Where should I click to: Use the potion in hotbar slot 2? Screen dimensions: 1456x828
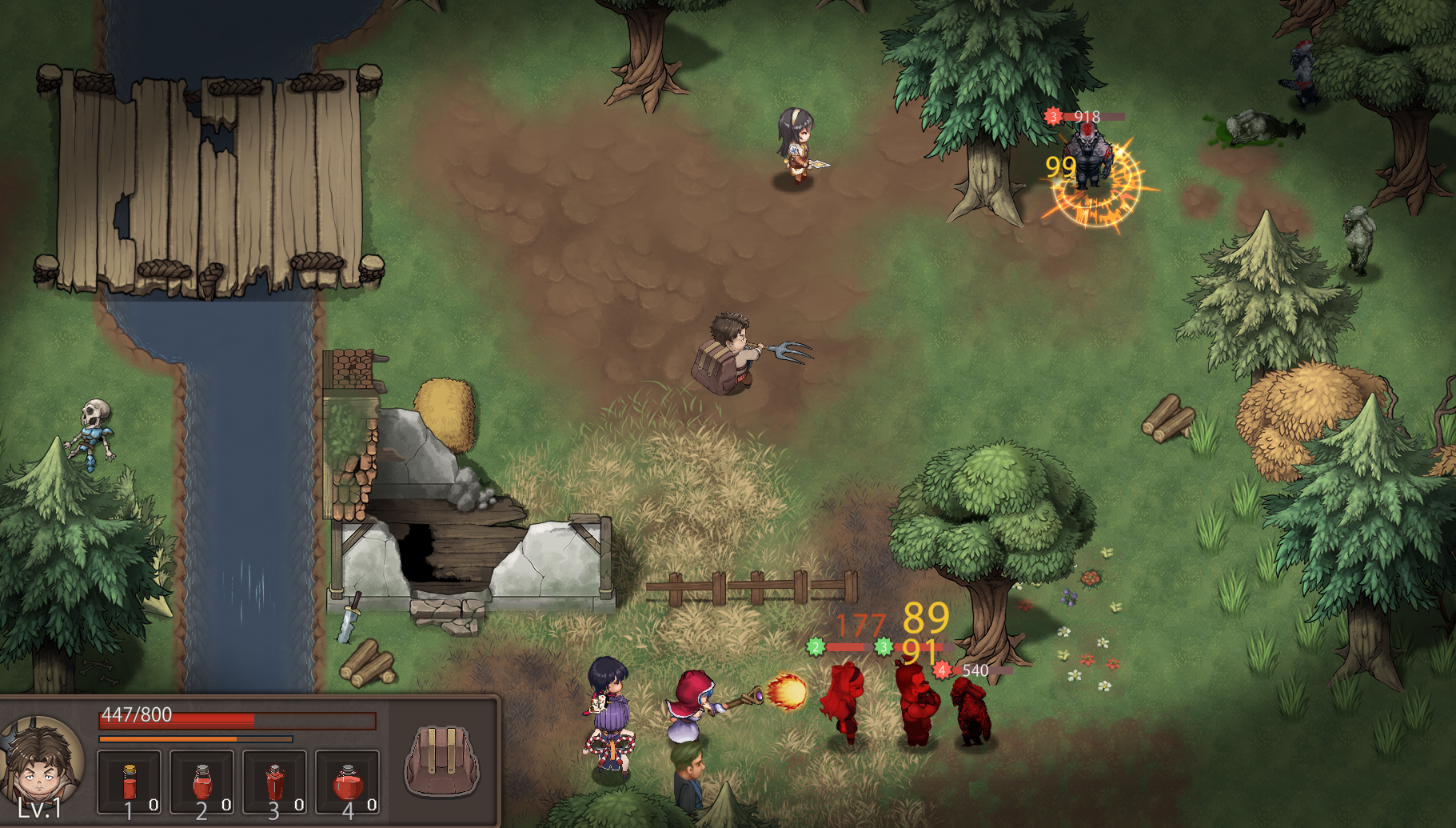[x=202, y=782]
